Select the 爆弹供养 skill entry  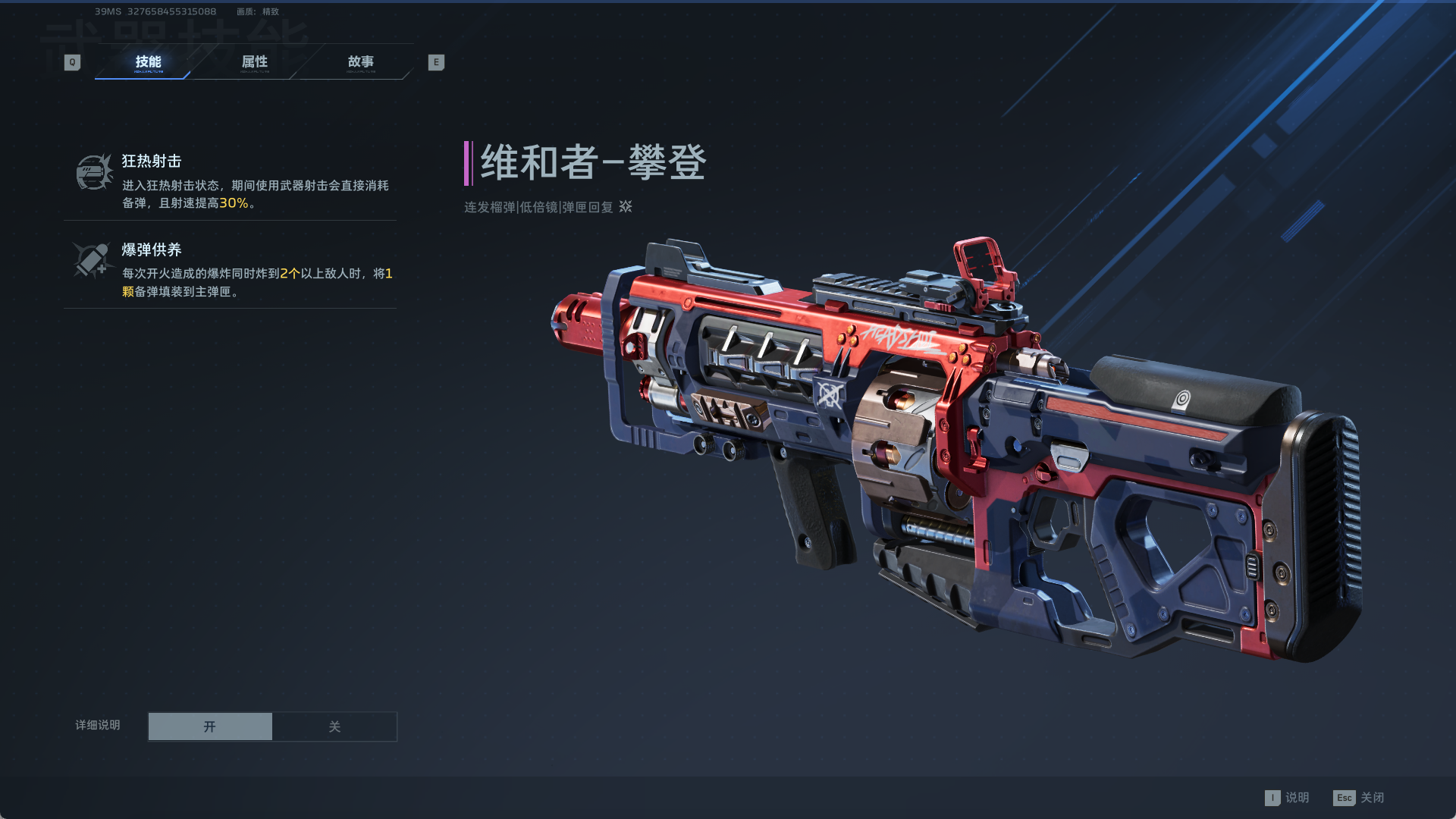[230, 269]
